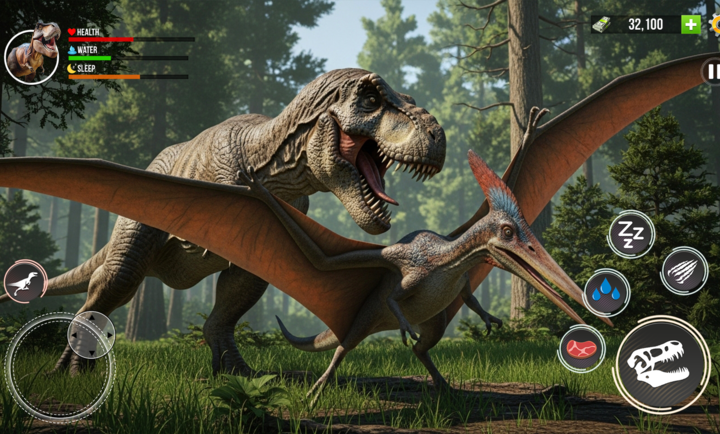Tap the water drops drink button
720x434 pixels.
(x=607, y=292)
